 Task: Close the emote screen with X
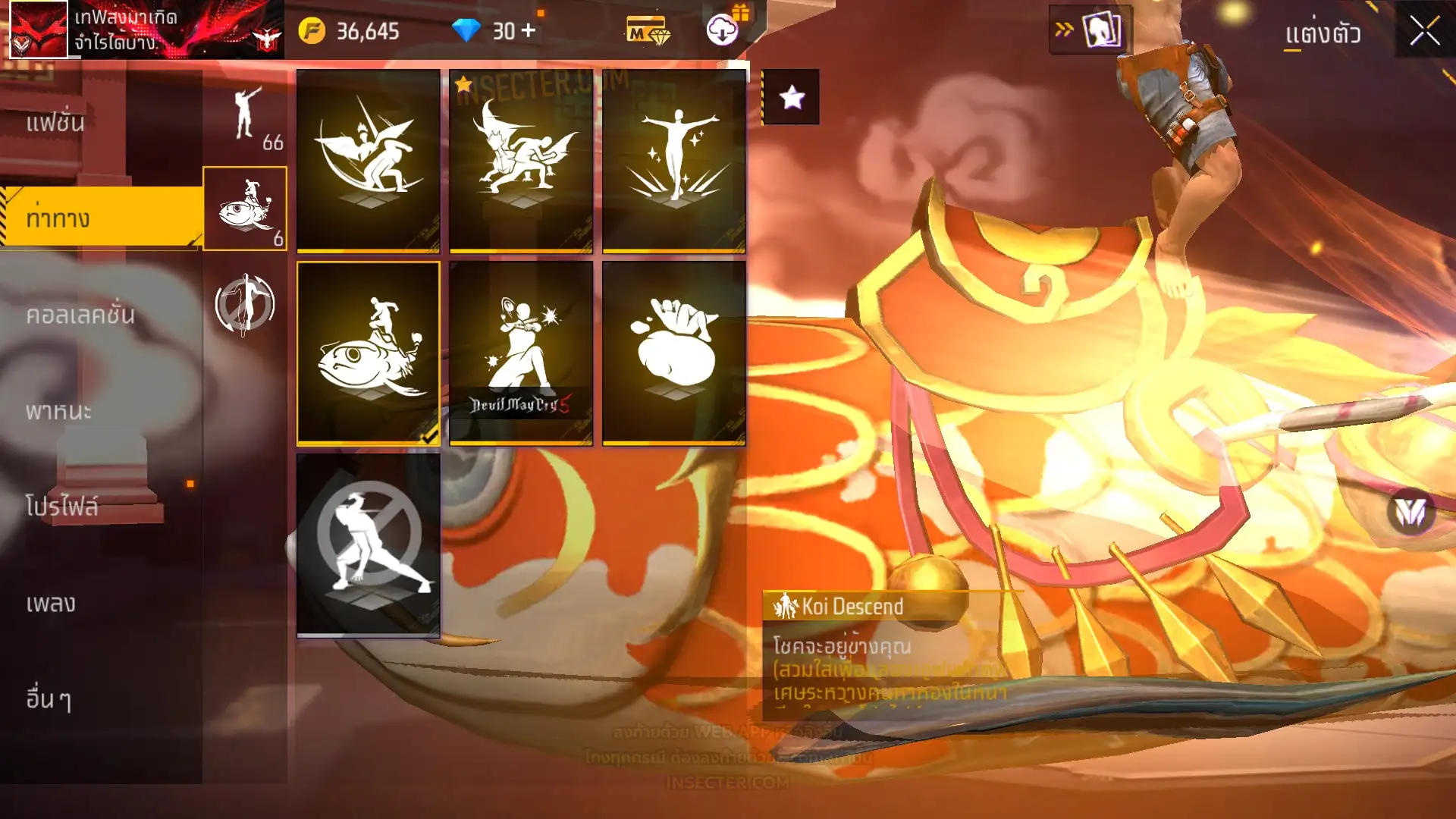click(1424, 31)
